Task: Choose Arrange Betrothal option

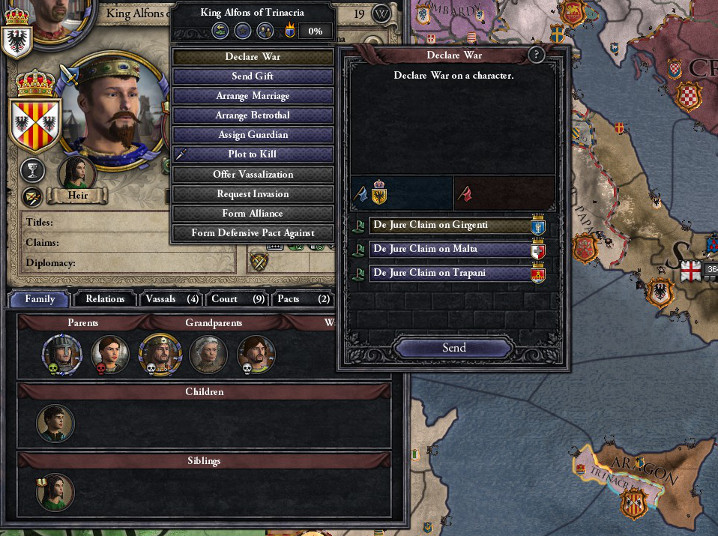Action: 253,115
